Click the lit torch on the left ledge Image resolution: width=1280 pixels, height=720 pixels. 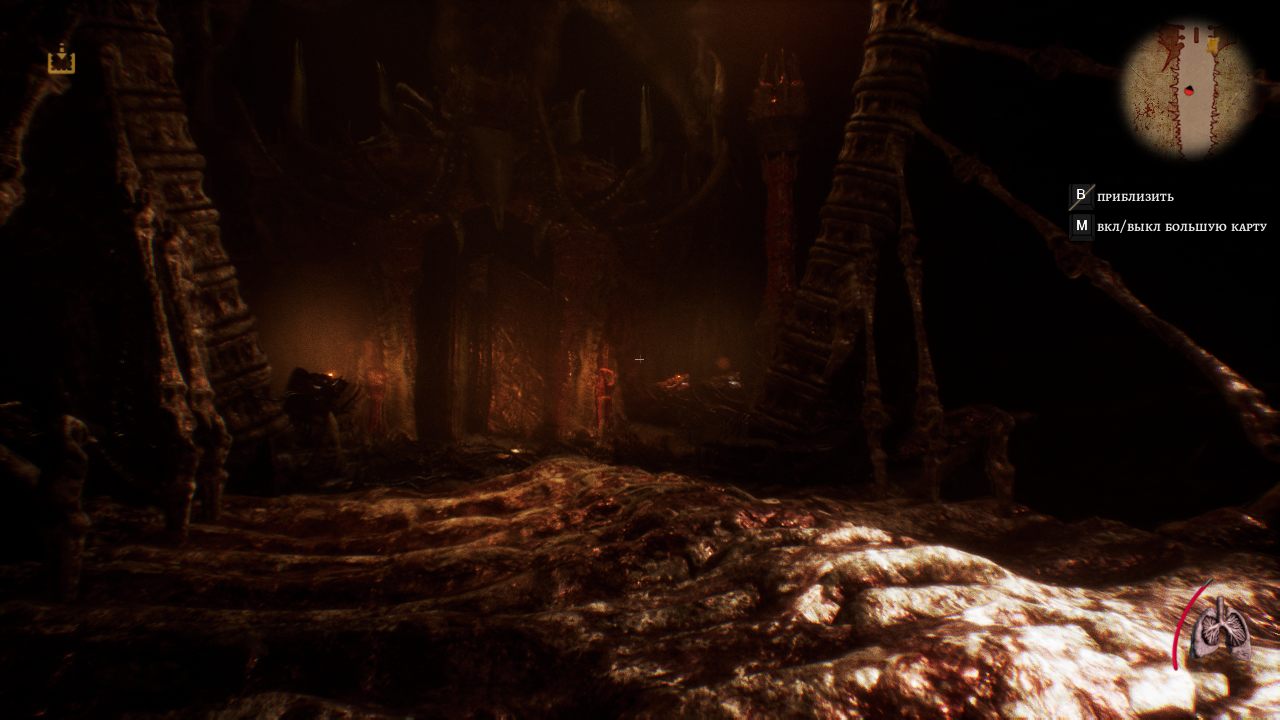coord(330,372)
